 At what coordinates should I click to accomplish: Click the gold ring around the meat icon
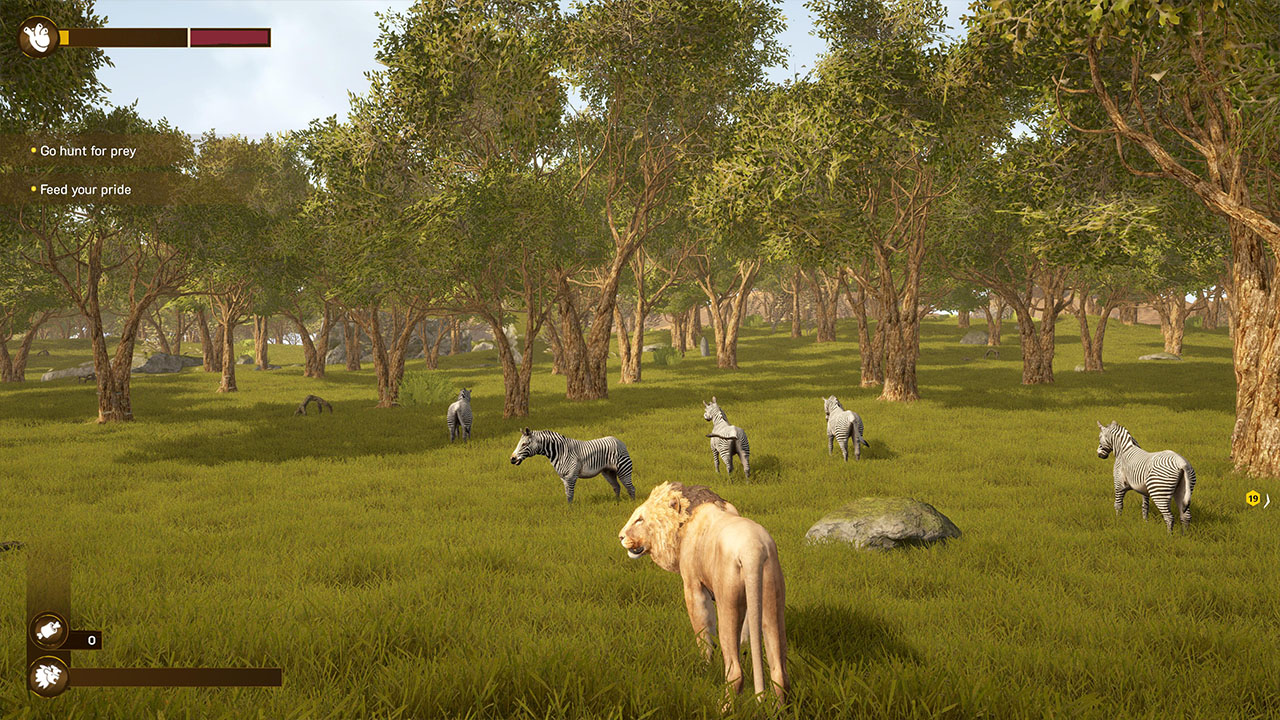coord(48,617)
